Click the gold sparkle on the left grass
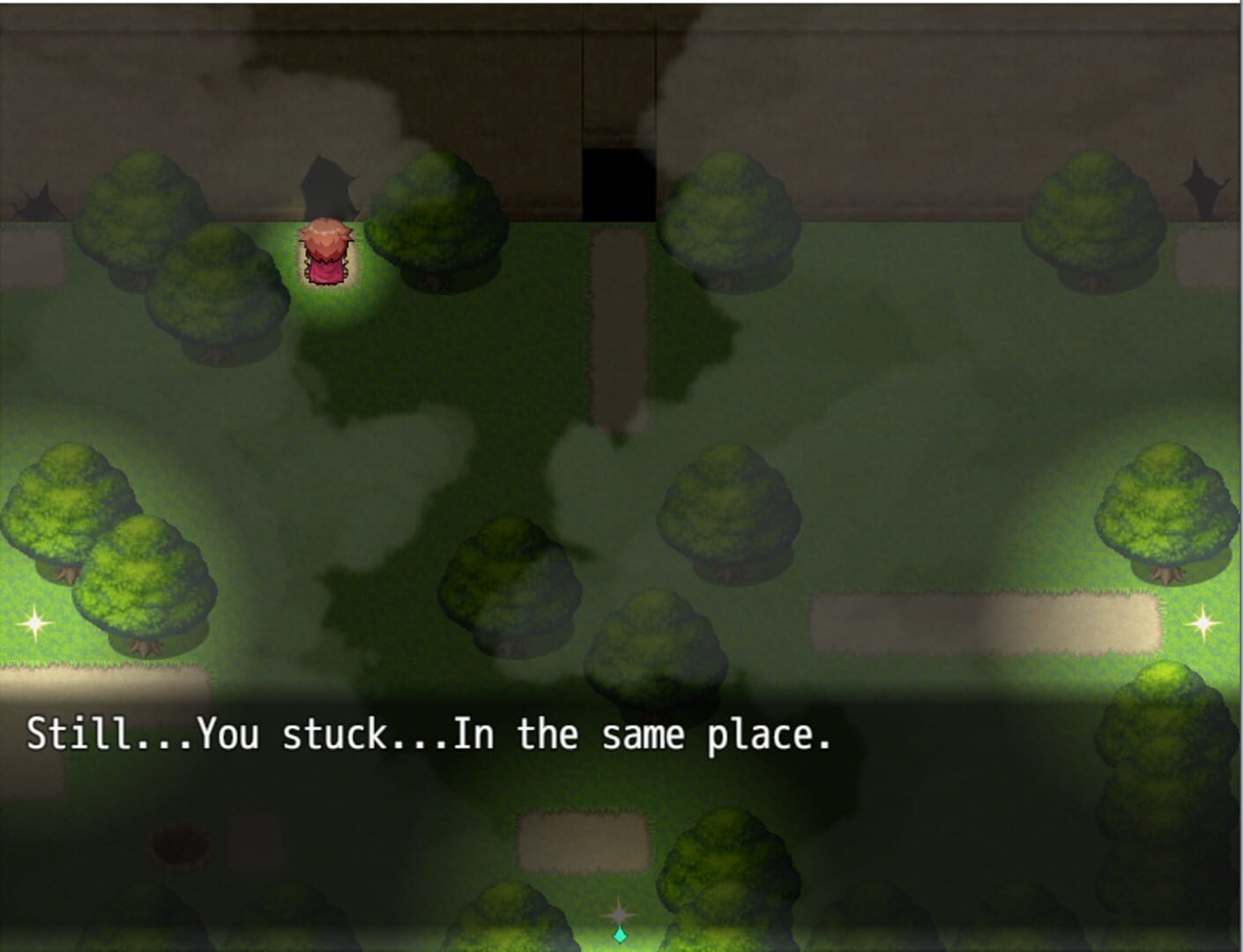The height and width of the screenshot is (952, 1243). coord(33,626)
